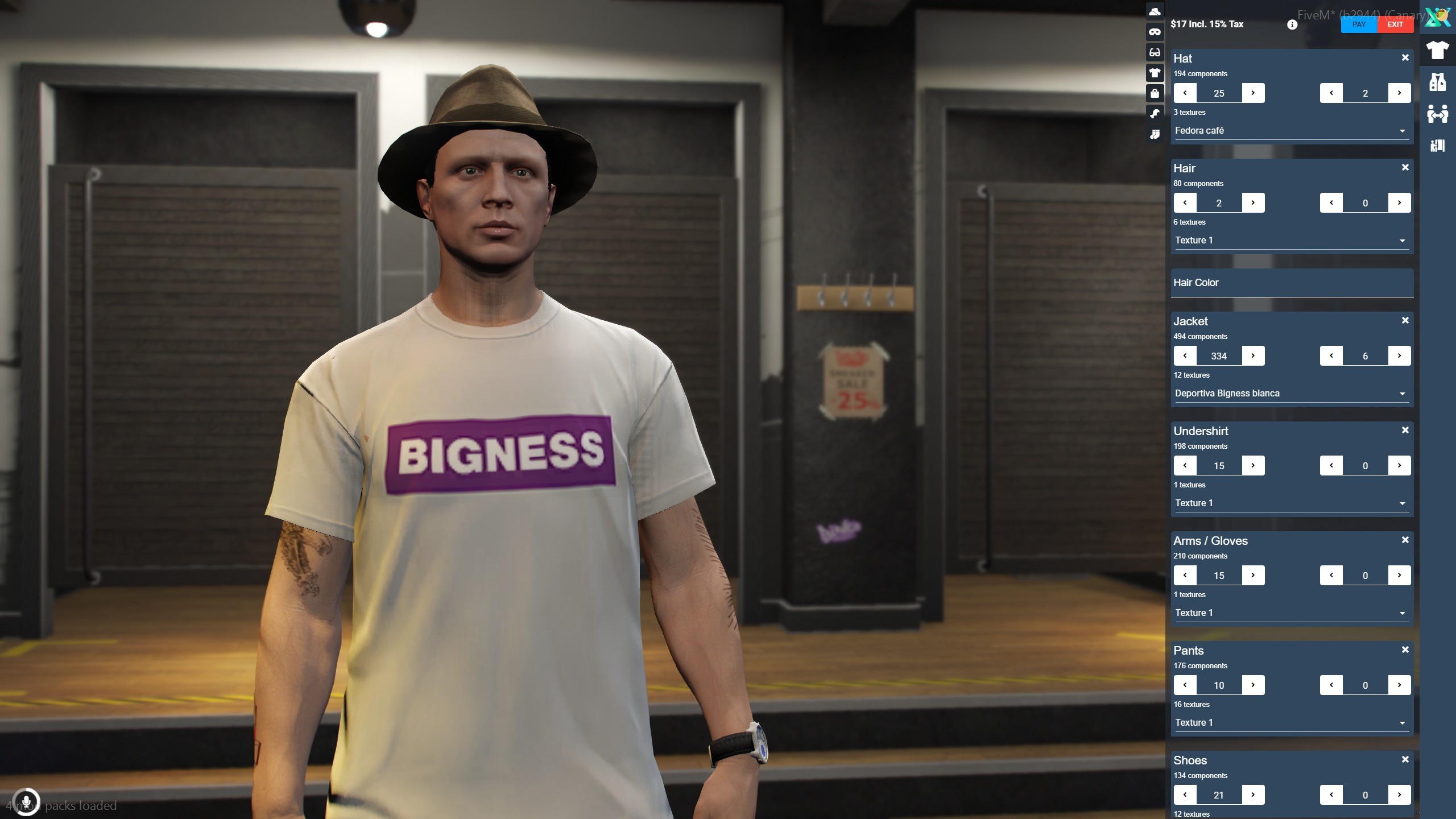
Task: Open the Deportiva Bigness blanca jacket texture dropdown
Action: (x=1291, y=393)
